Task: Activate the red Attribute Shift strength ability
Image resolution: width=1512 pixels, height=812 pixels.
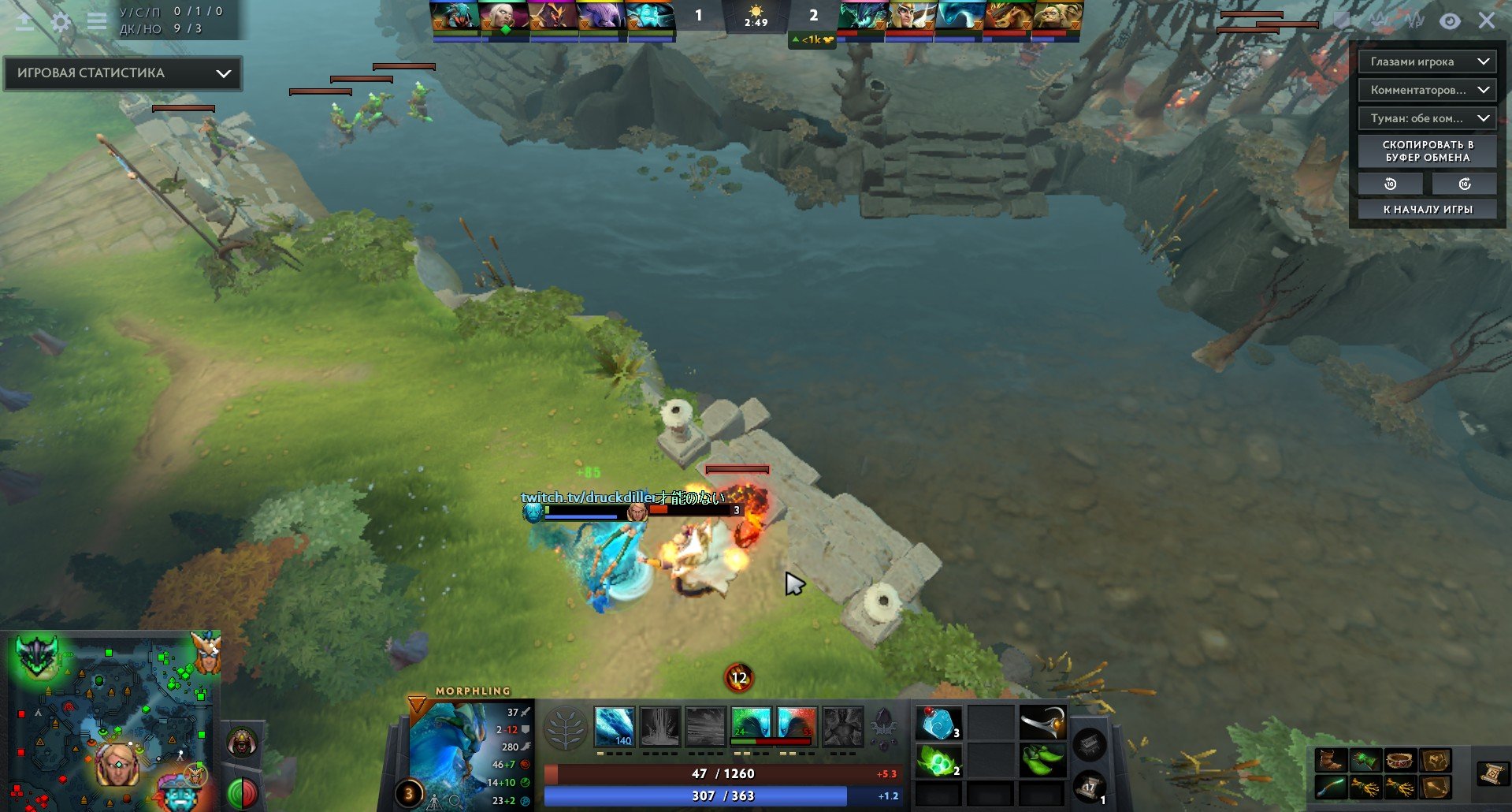Action: 797,725
